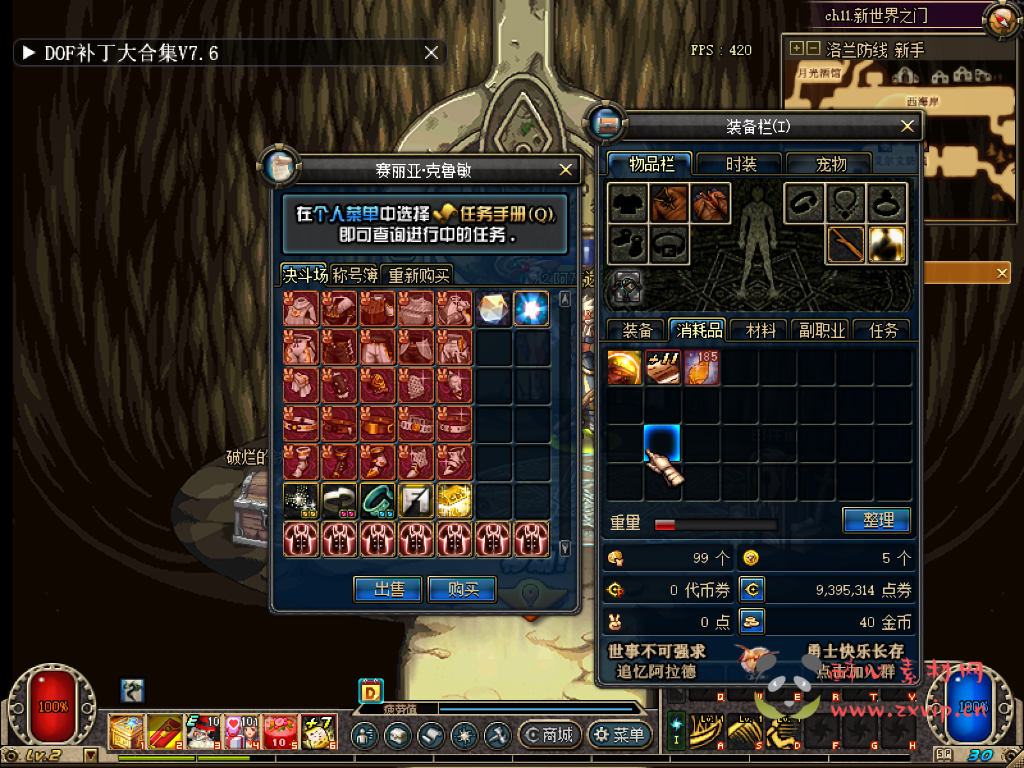Image resolution: width=1024 pixels, height=768 pixels.
Task: Dismiss the DOF补丁大合集V7.6 banner
Action: (431, 53)
